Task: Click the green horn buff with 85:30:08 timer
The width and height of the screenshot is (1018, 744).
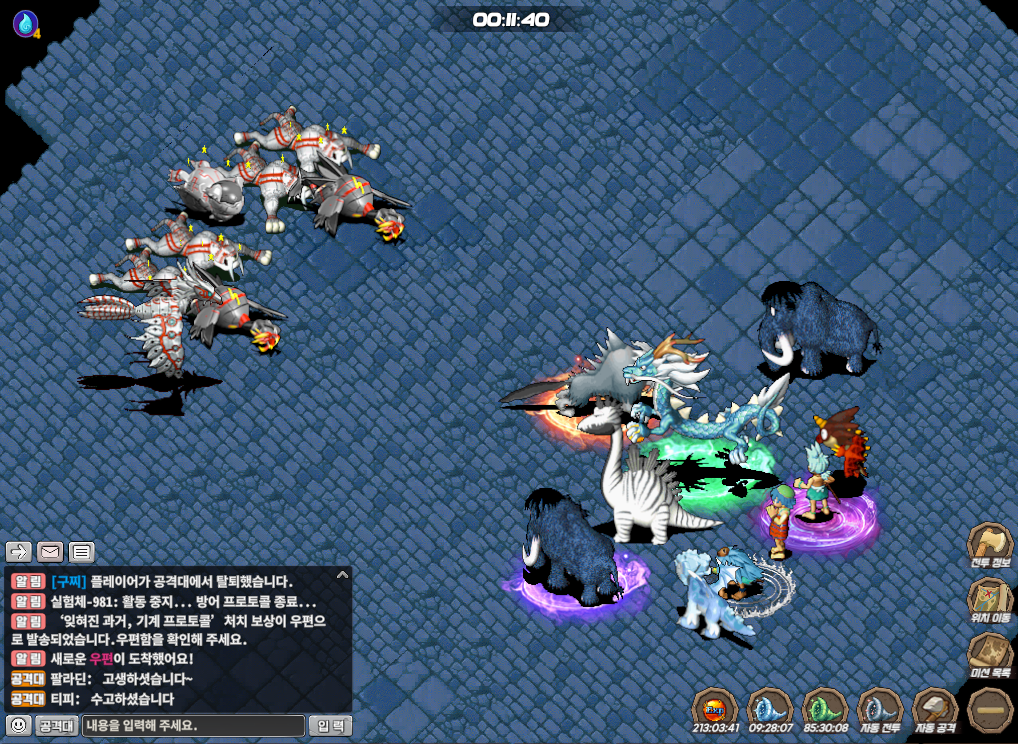Action: (x=825, y=708)
